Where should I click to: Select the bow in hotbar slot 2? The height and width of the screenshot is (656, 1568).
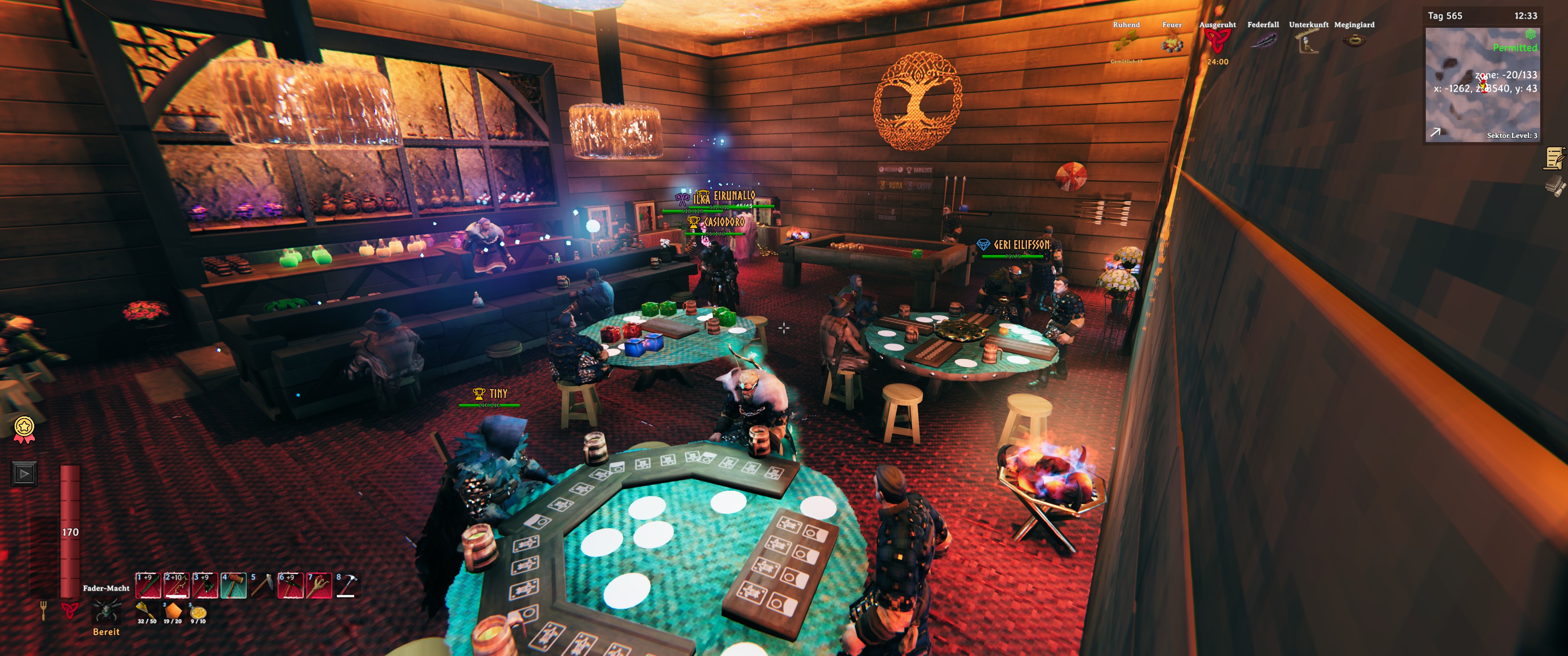point(176,585)
